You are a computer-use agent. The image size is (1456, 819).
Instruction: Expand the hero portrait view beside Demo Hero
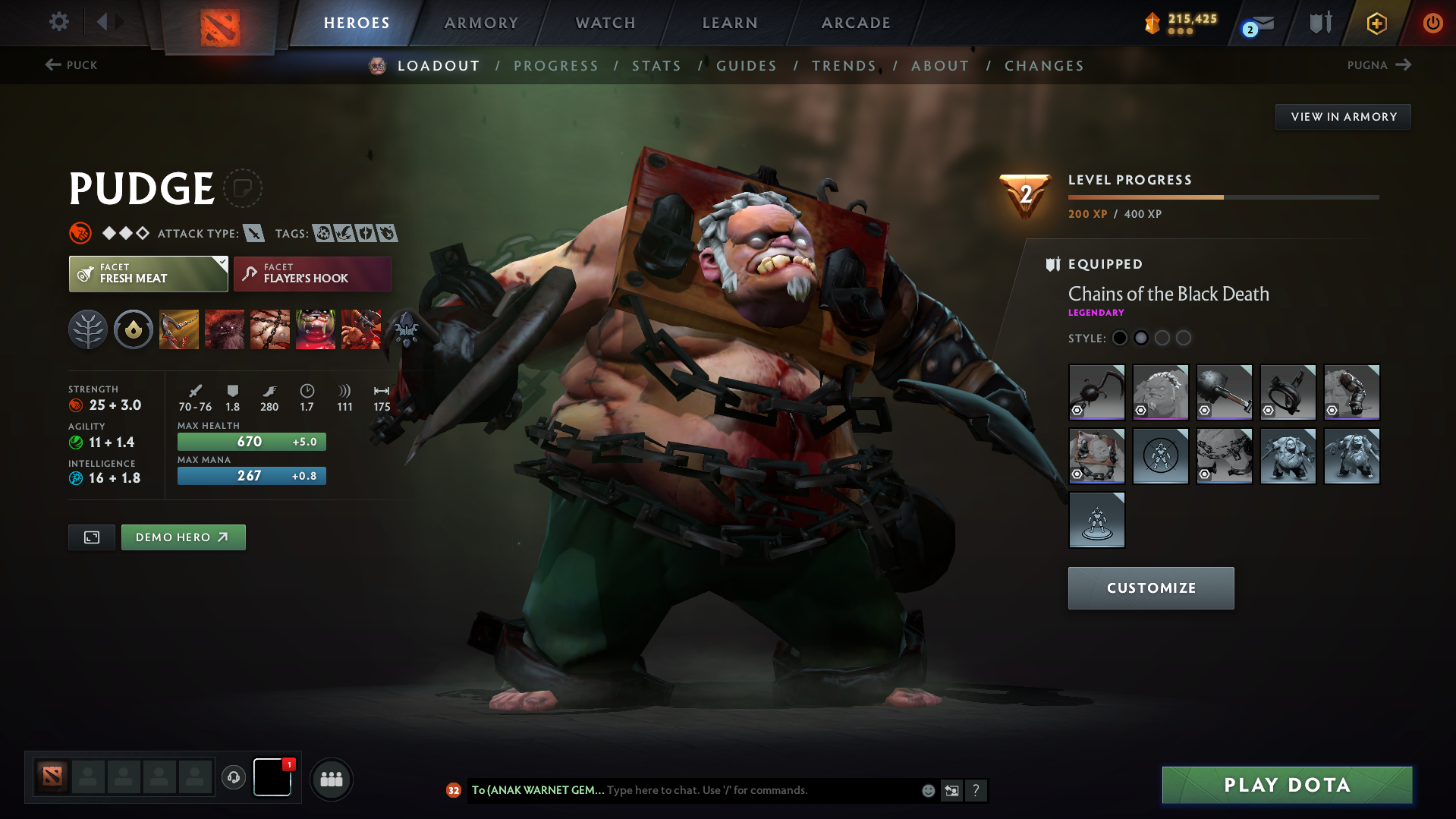(x=91, y=537)
